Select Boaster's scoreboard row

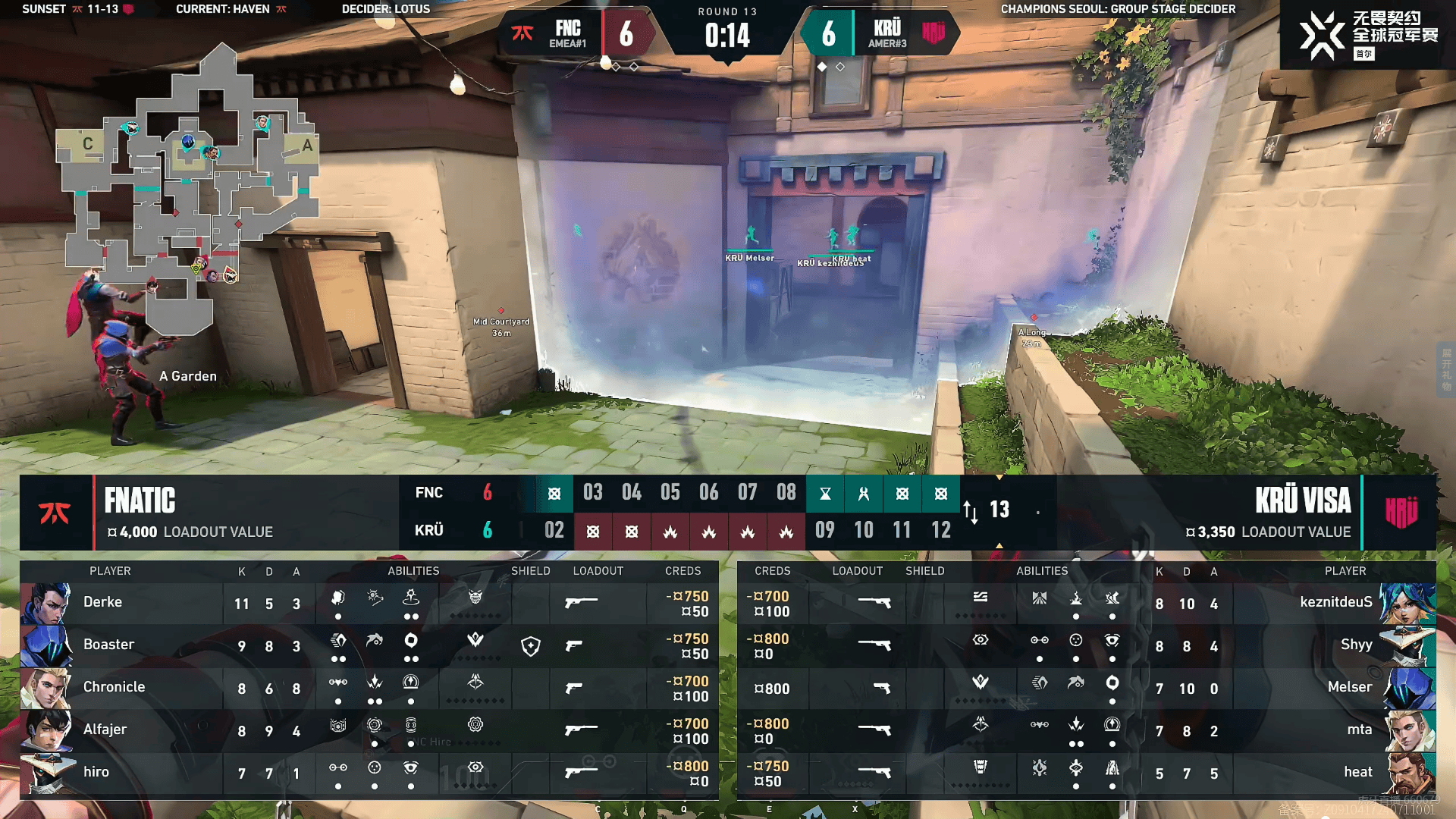(x=108, y=645)
